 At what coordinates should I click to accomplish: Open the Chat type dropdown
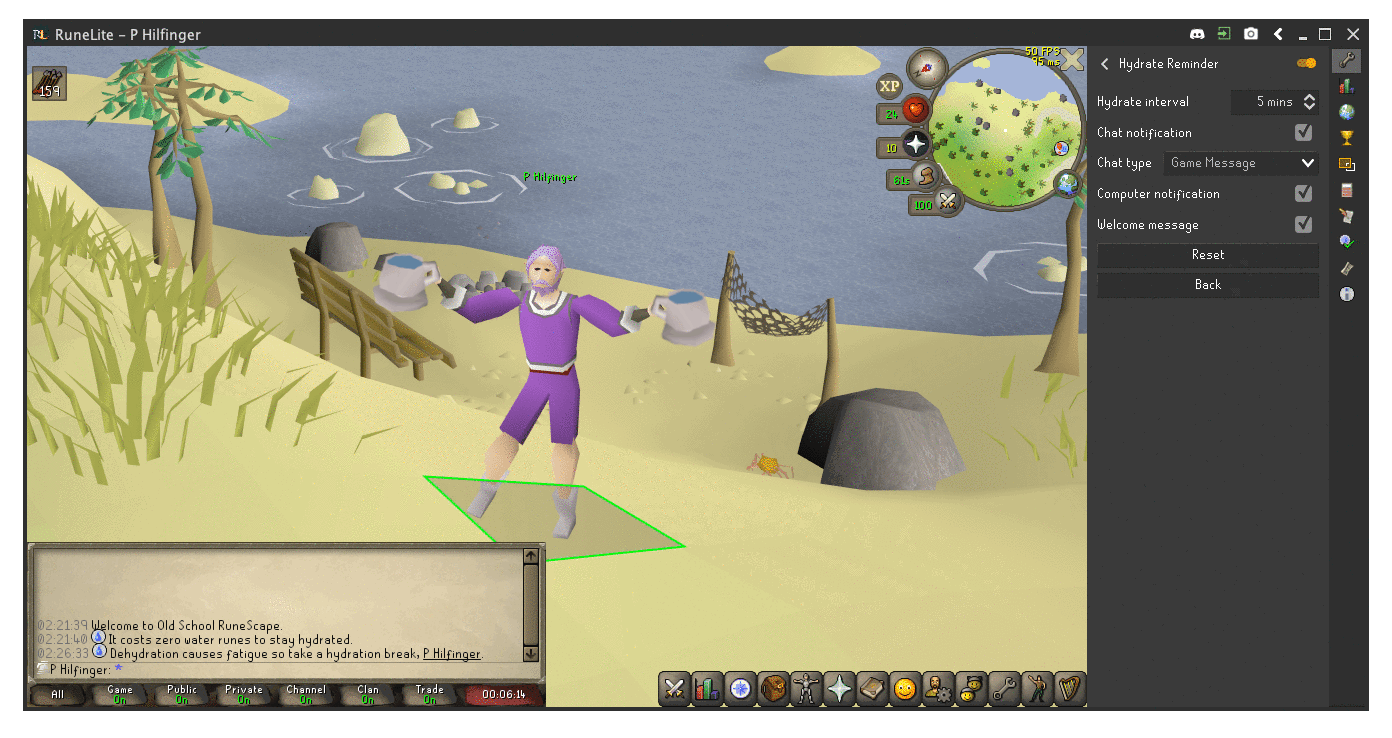pyautogui.click(x=1241, y=163)
